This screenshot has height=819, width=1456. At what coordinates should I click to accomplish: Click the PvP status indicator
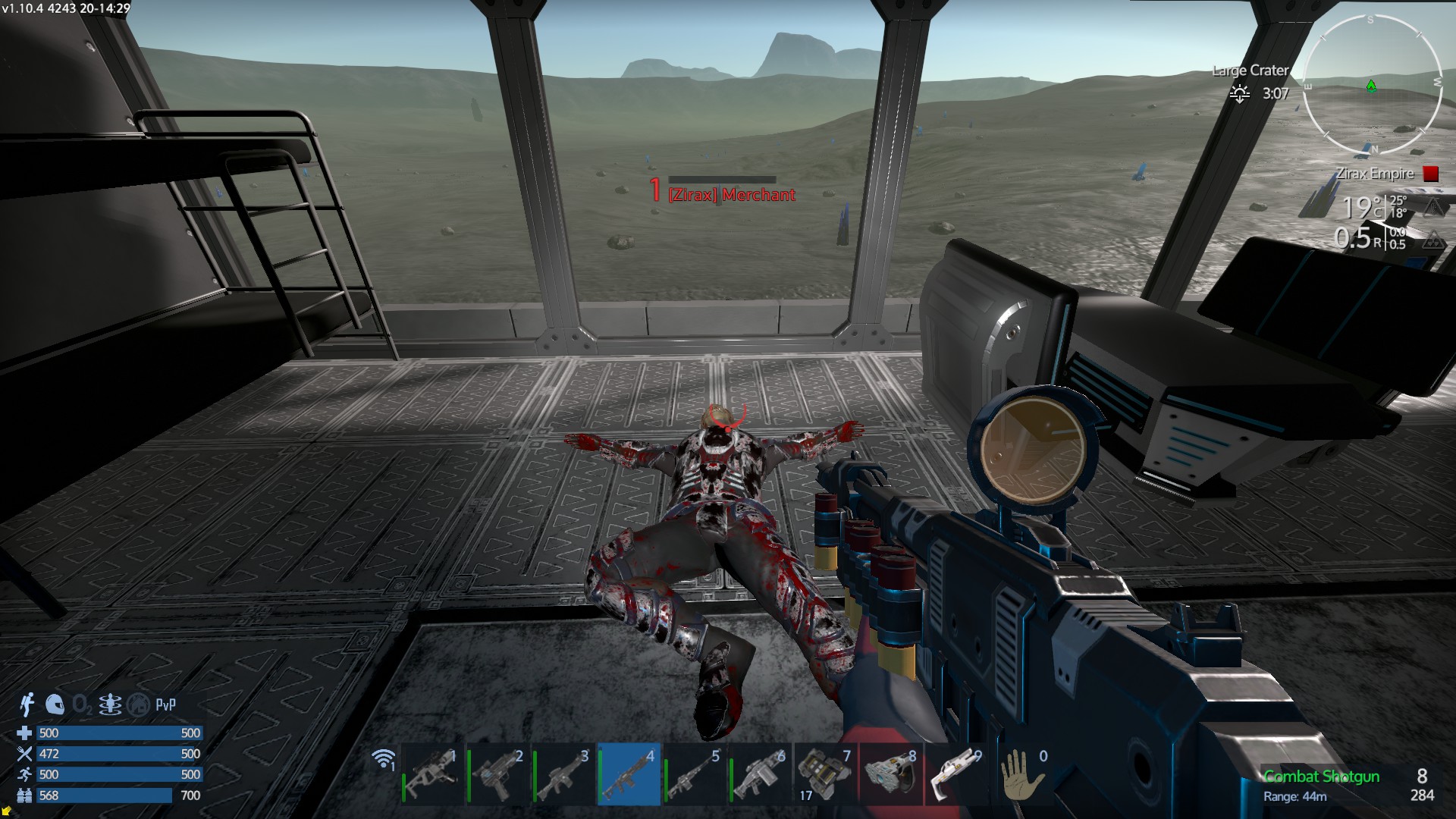(165, 704)
